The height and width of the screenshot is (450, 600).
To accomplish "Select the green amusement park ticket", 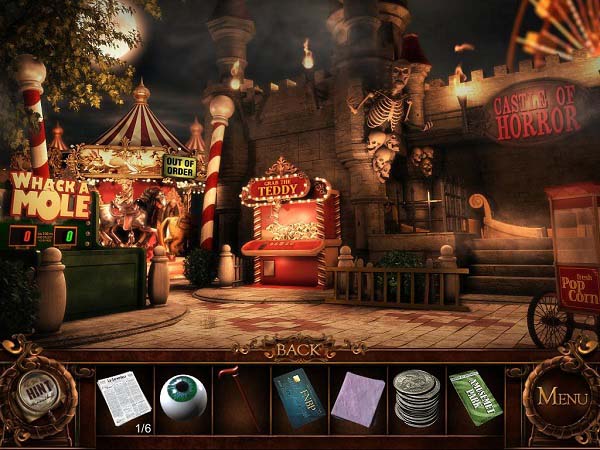I will click(475, 397).
